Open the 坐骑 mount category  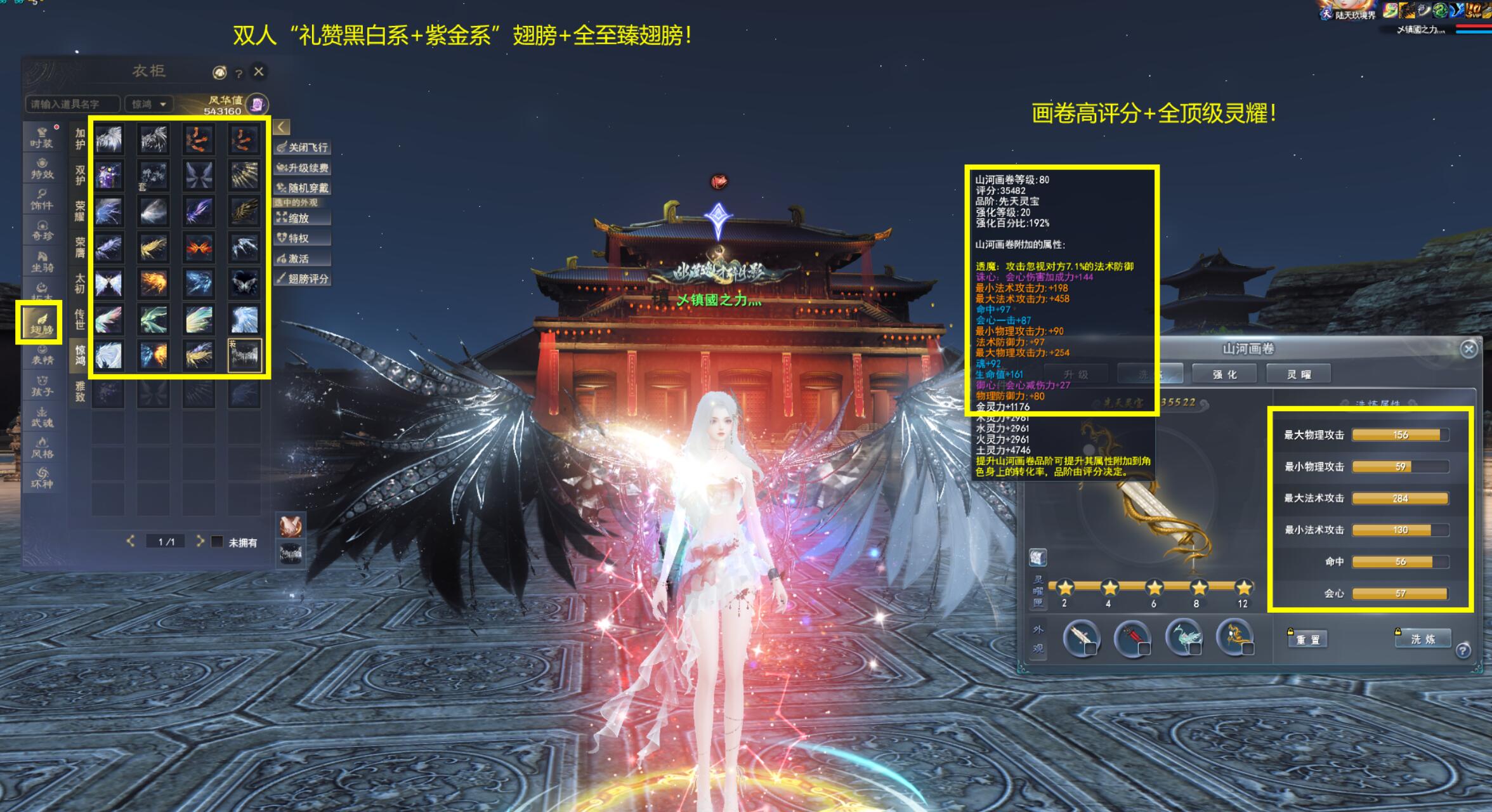[x=42, y=261]
